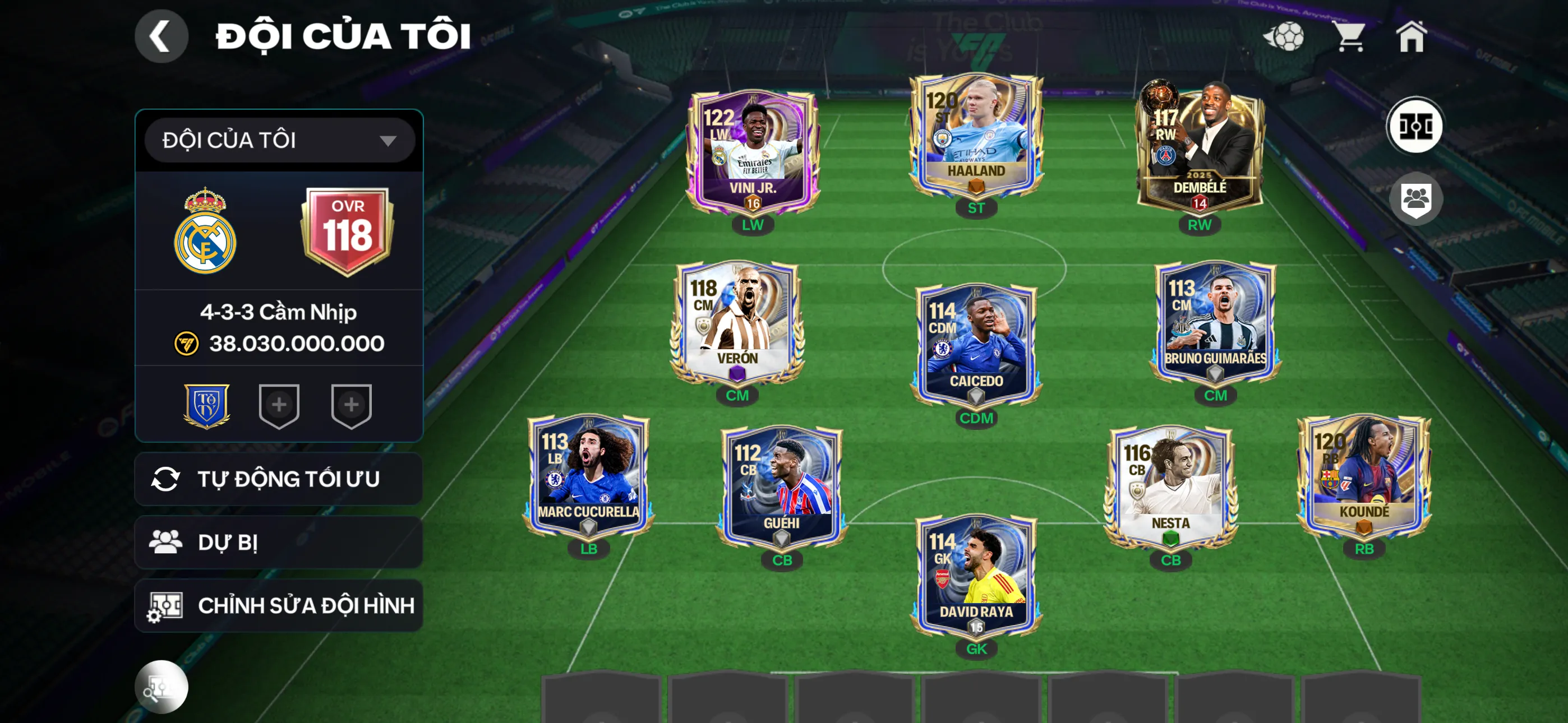The image size is (1568, 723).
Task: Select the Haaland striker card
Action: pos(976,137)
